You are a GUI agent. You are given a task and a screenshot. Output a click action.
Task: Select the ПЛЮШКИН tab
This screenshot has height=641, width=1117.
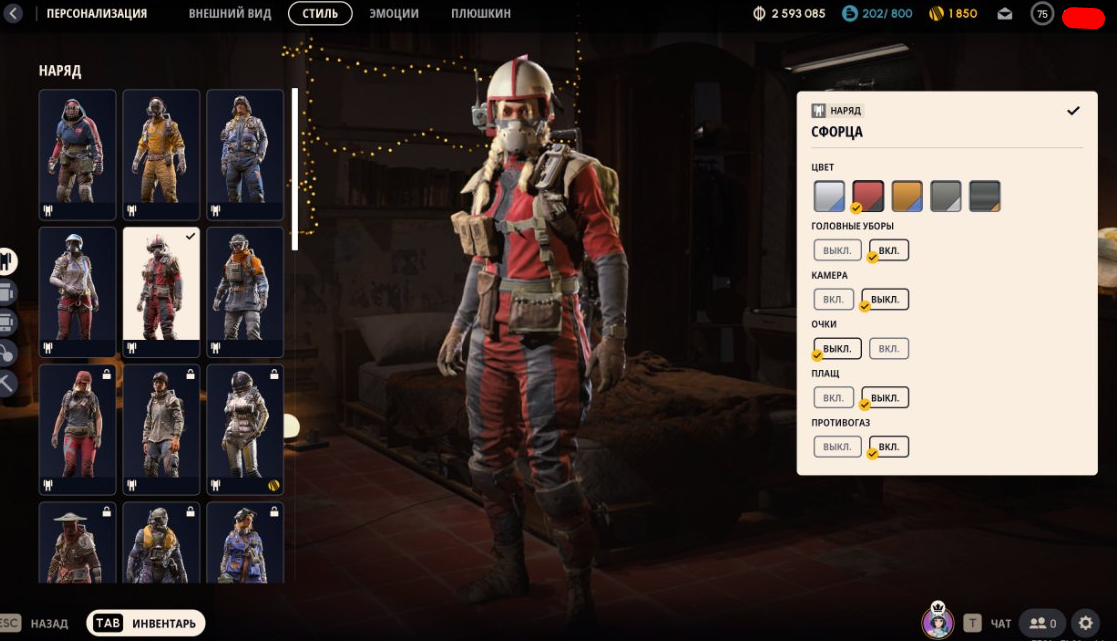(480, 14)
